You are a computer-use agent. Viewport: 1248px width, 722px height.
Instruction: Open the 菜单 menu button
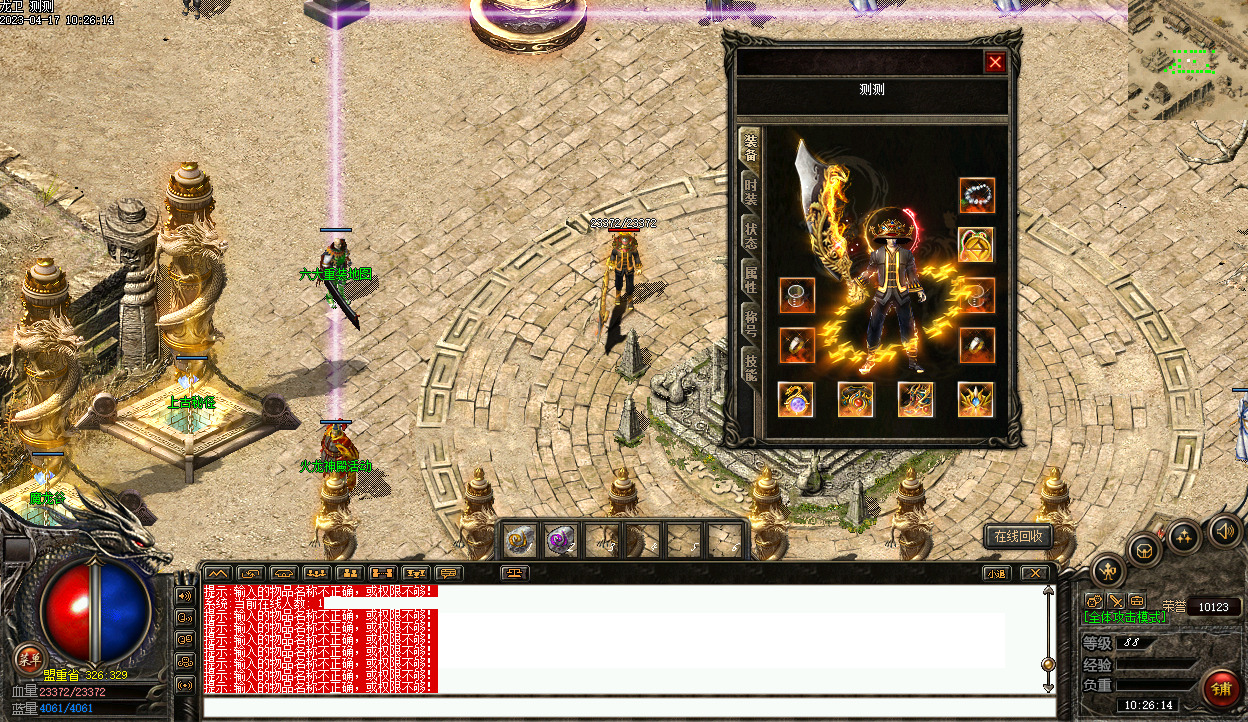point(30,658)
